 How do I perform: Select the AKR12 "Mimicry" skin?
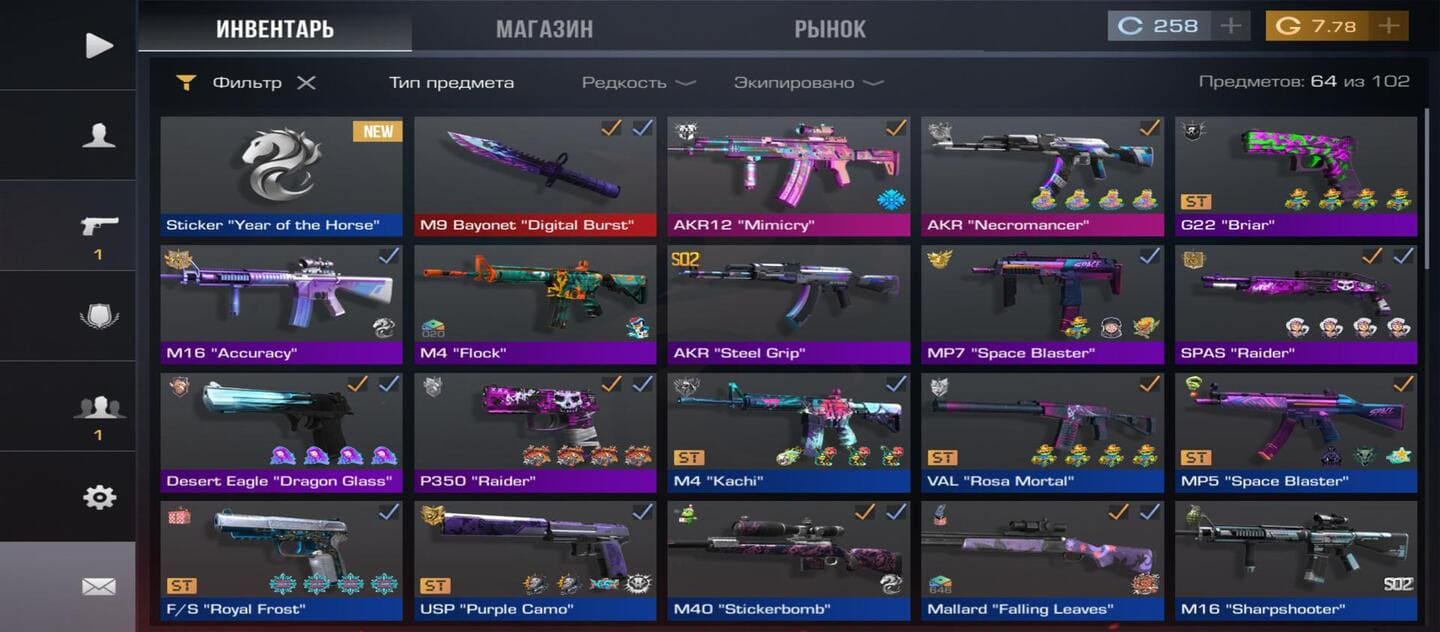[789, 176]
